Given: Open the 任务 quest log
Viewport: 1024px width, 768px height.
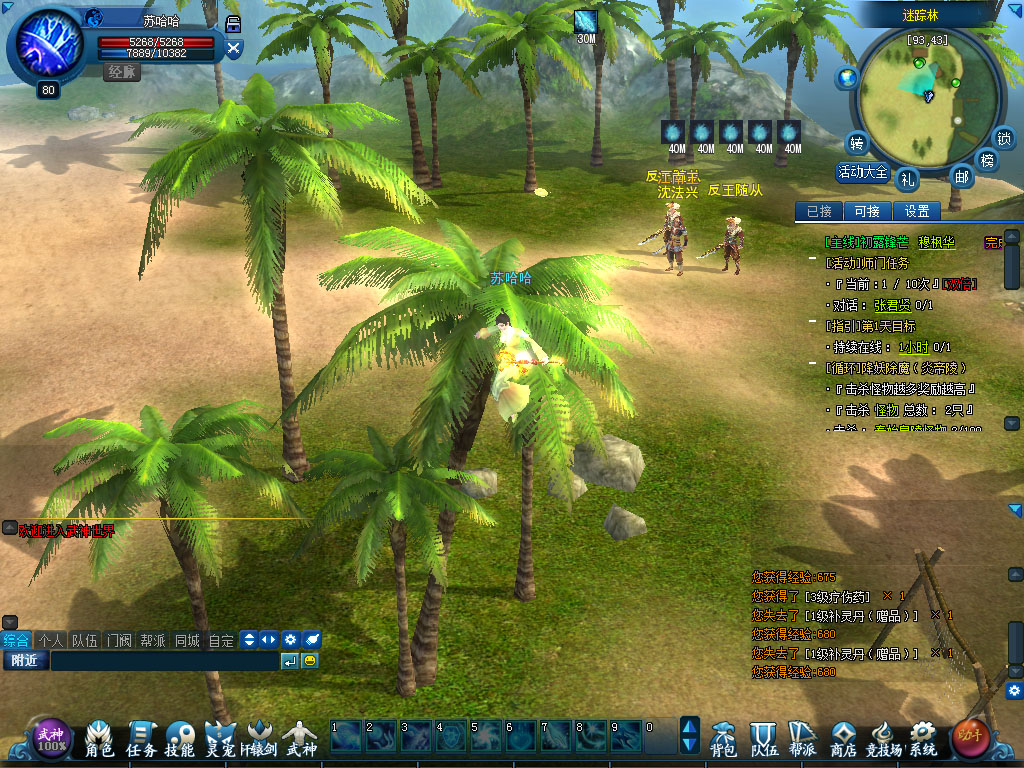Looking at the screenshot, I should point(141,737).
